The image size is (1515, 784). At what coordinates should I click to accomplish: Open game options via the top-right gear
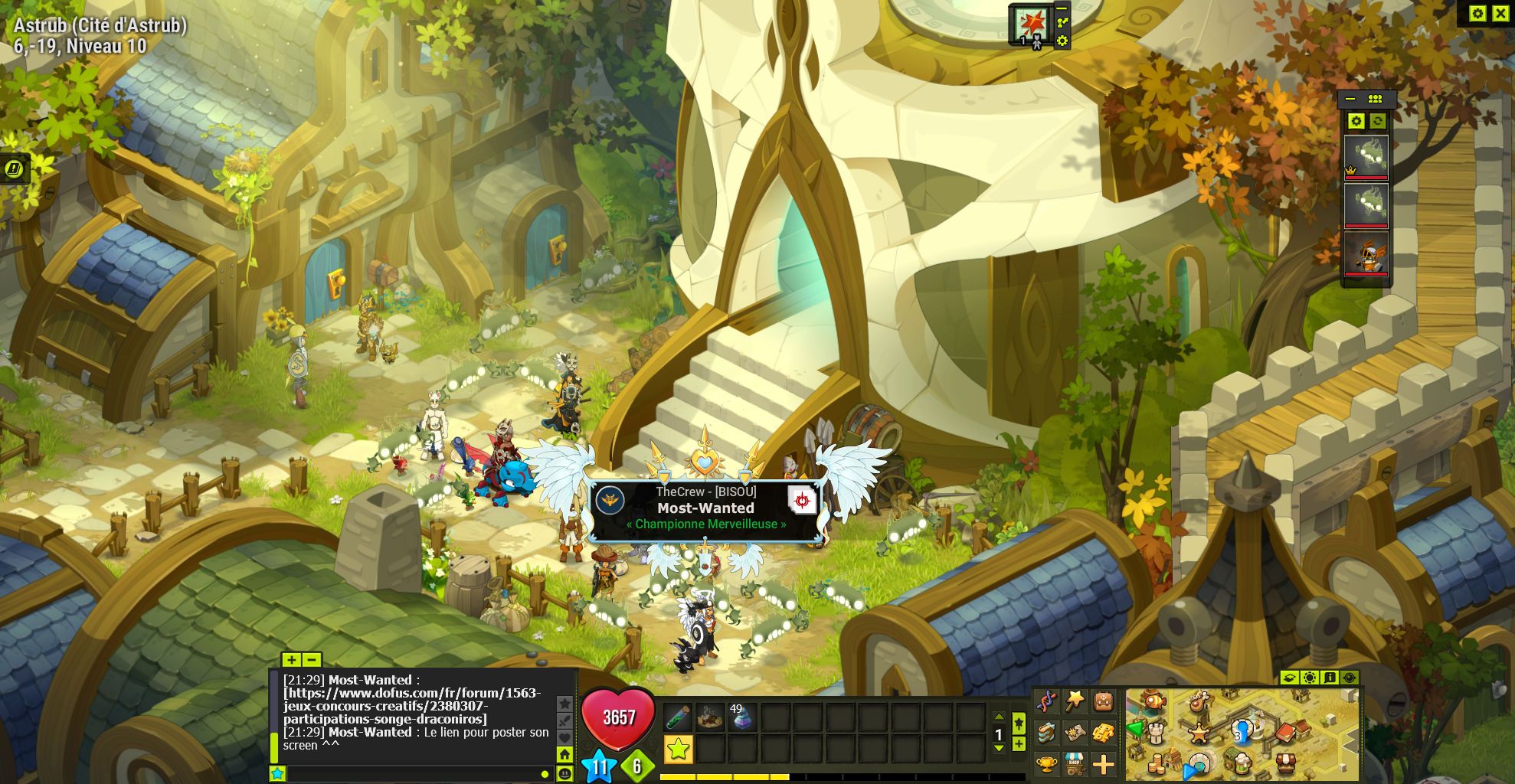1477,14
